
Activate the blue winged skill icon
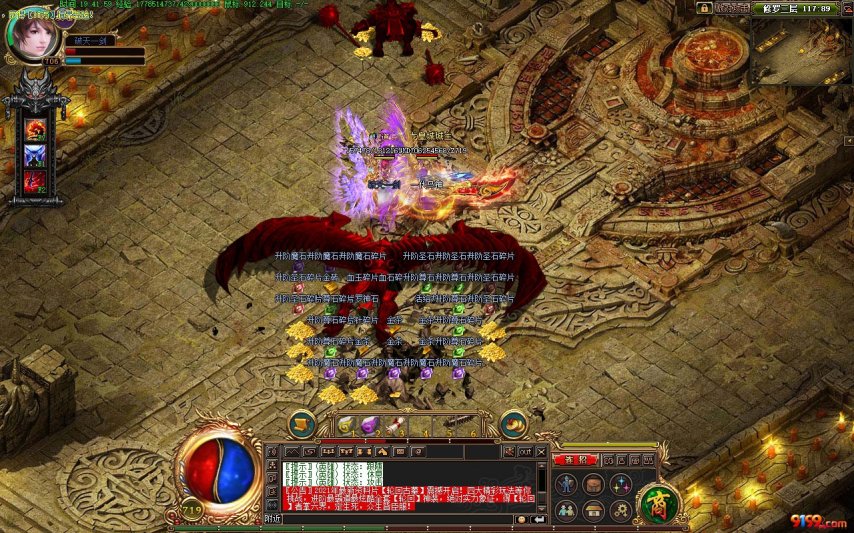coord(35,155)
